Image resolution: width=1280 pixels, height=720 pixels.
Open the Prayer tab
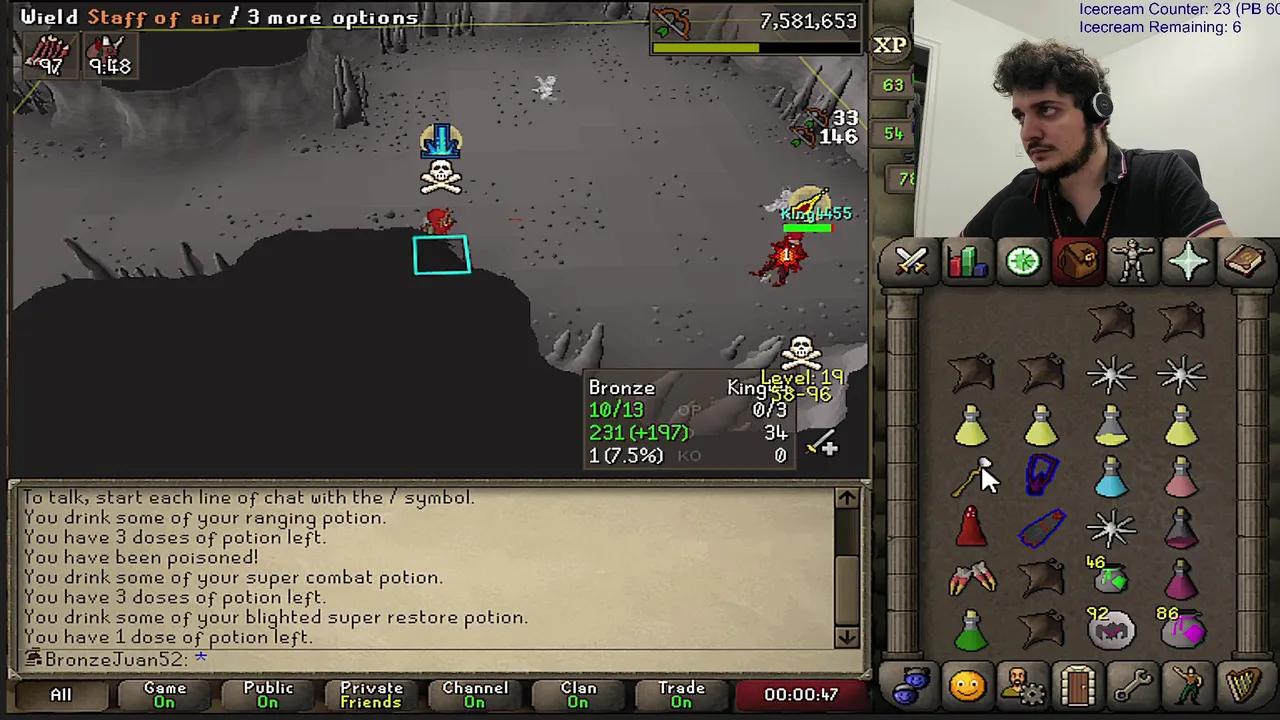[1187, 262]
